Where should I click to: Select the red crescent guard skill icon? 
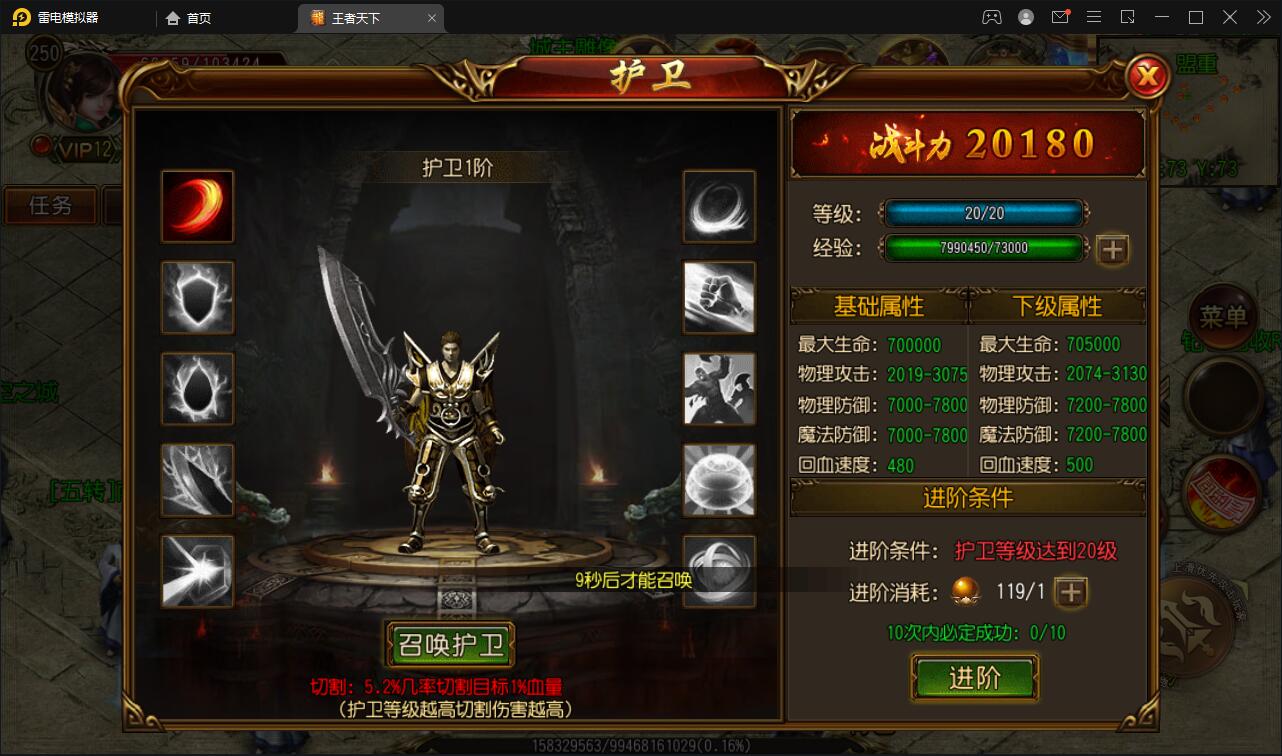point(197,207)
